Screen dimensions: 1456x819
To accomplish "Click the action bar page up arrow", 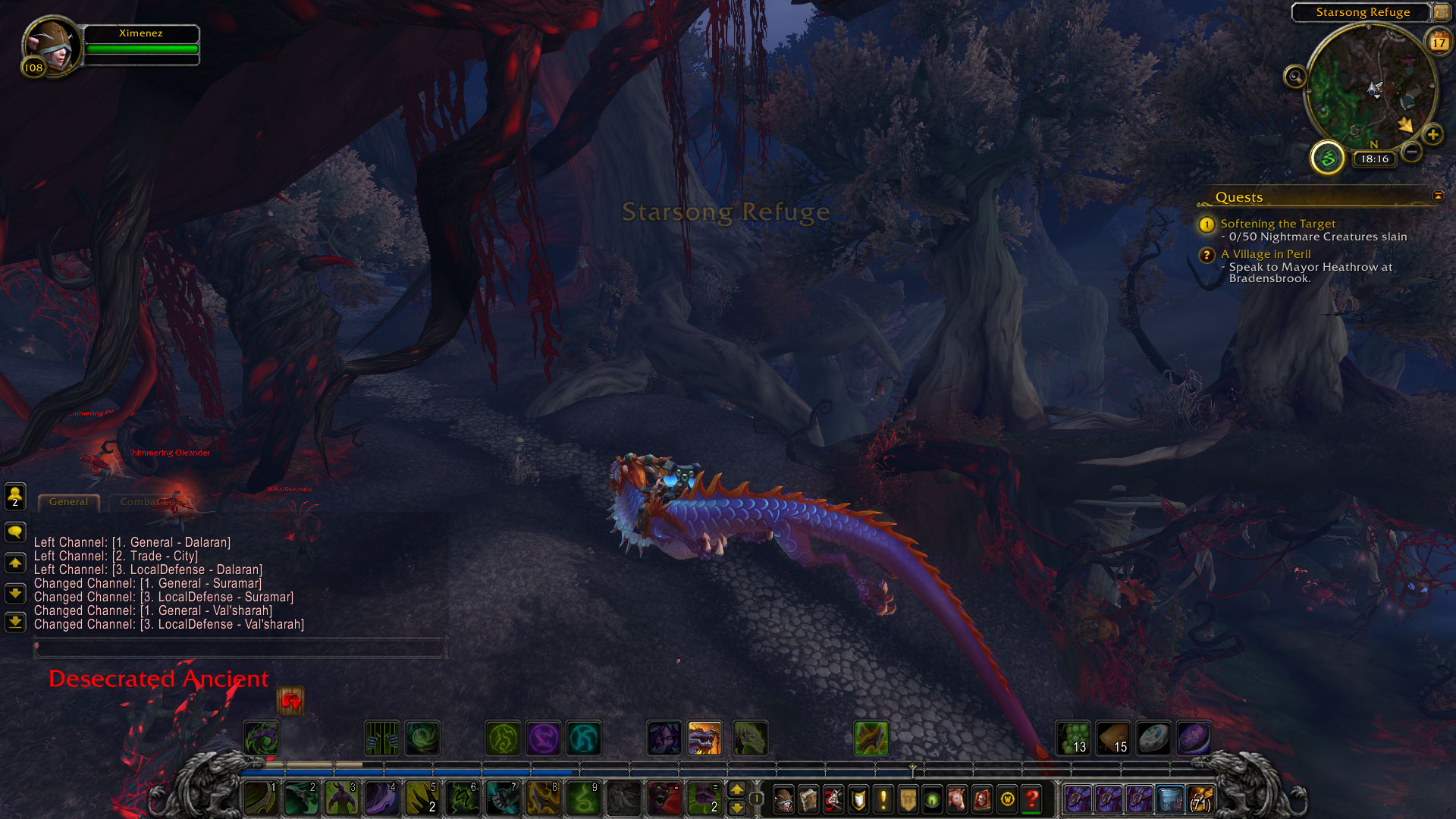I will 736,789.
